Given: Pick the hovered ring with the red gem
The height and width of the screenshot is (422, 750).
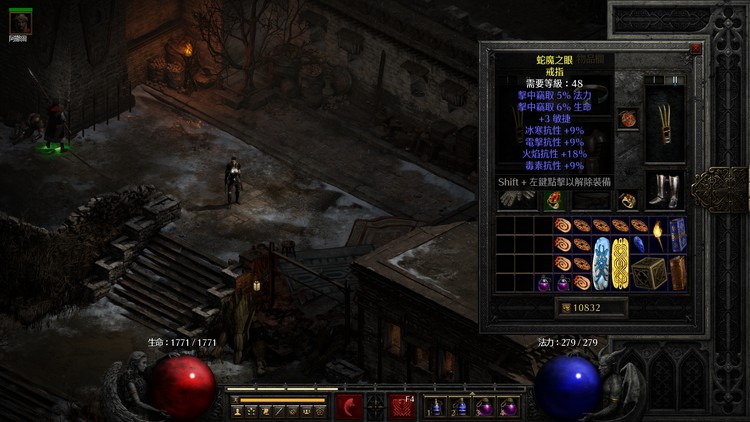Looking at the screenshot, I should click(553, 199).
